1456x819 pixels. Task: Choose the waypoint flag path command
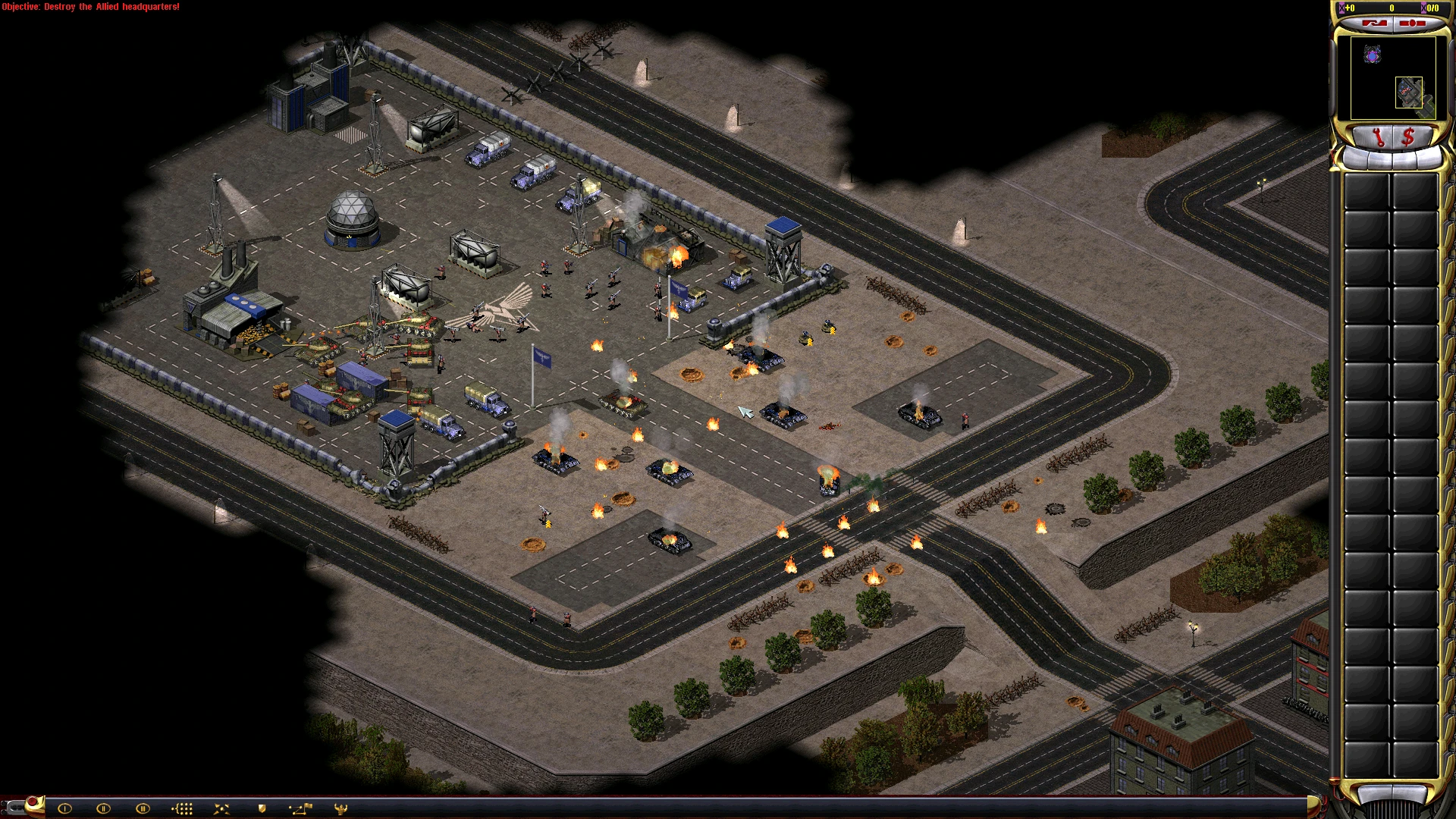click(x=300, y=808)
